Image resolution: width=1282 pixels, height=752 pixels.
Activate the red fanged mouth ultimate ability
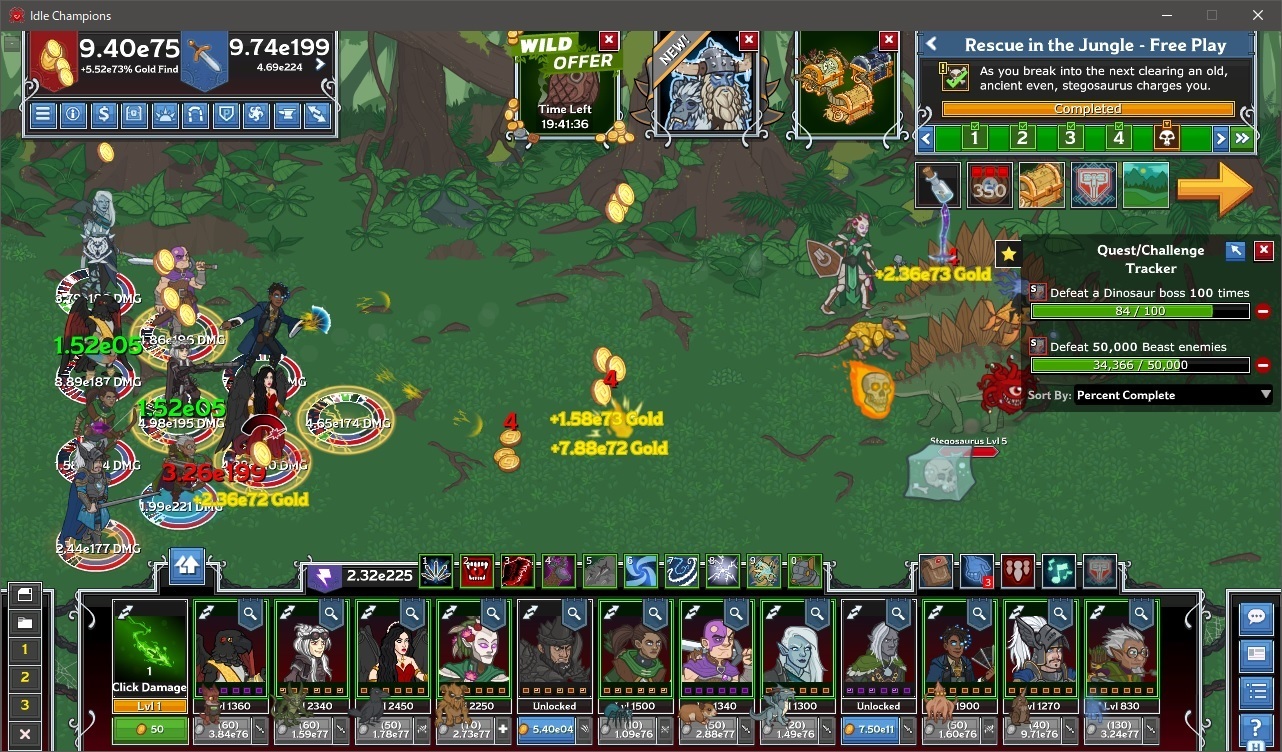477,571
